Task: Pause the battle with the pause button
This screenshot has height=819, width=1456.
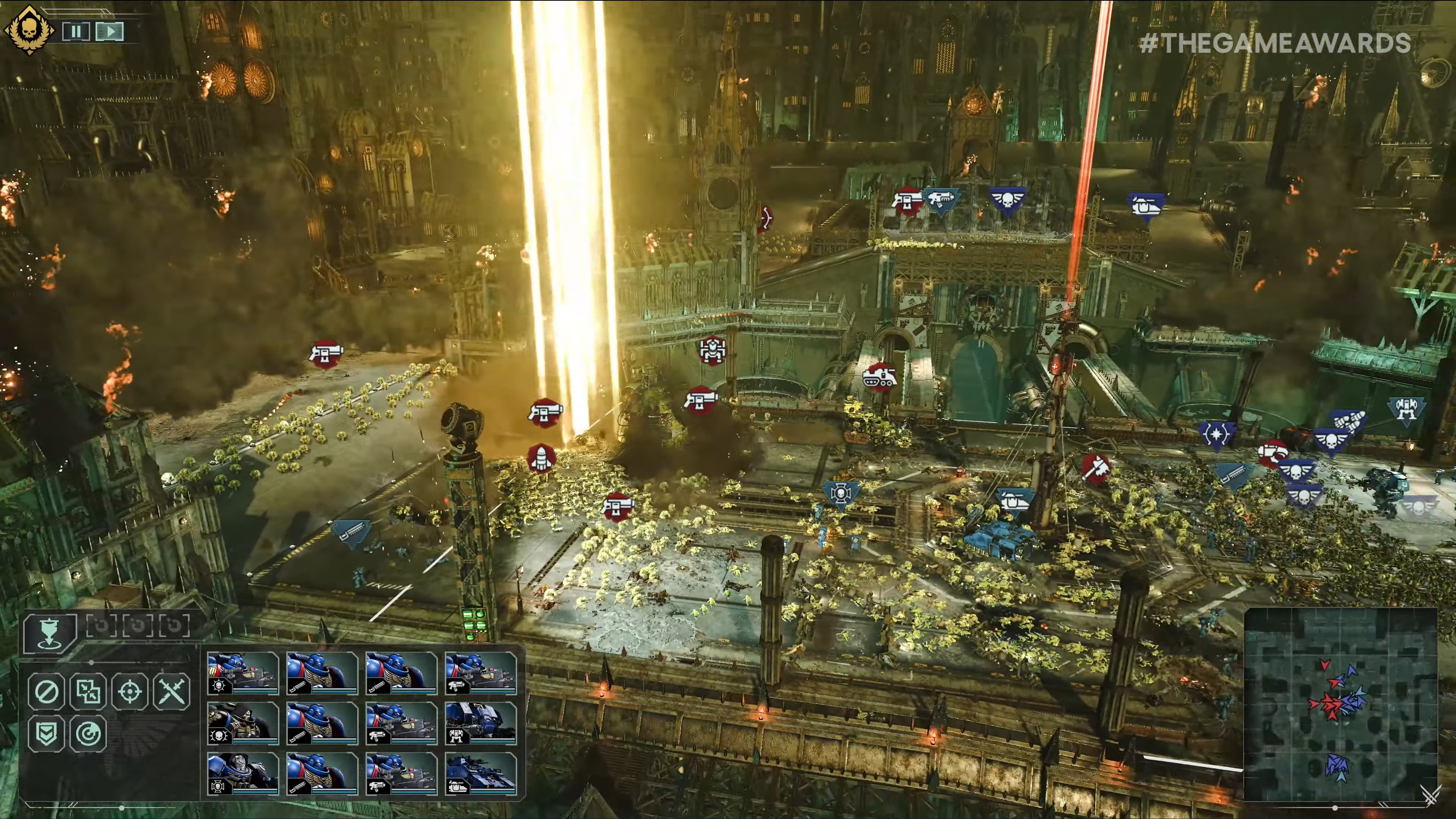Action: (76, 31)
